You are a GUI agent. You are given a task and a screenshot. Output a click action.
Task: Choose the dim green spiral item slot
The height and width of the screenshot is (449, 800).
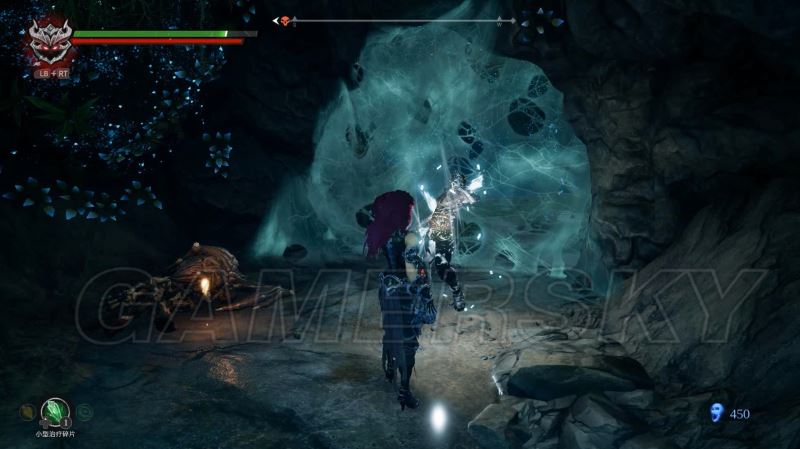(85, 411)
